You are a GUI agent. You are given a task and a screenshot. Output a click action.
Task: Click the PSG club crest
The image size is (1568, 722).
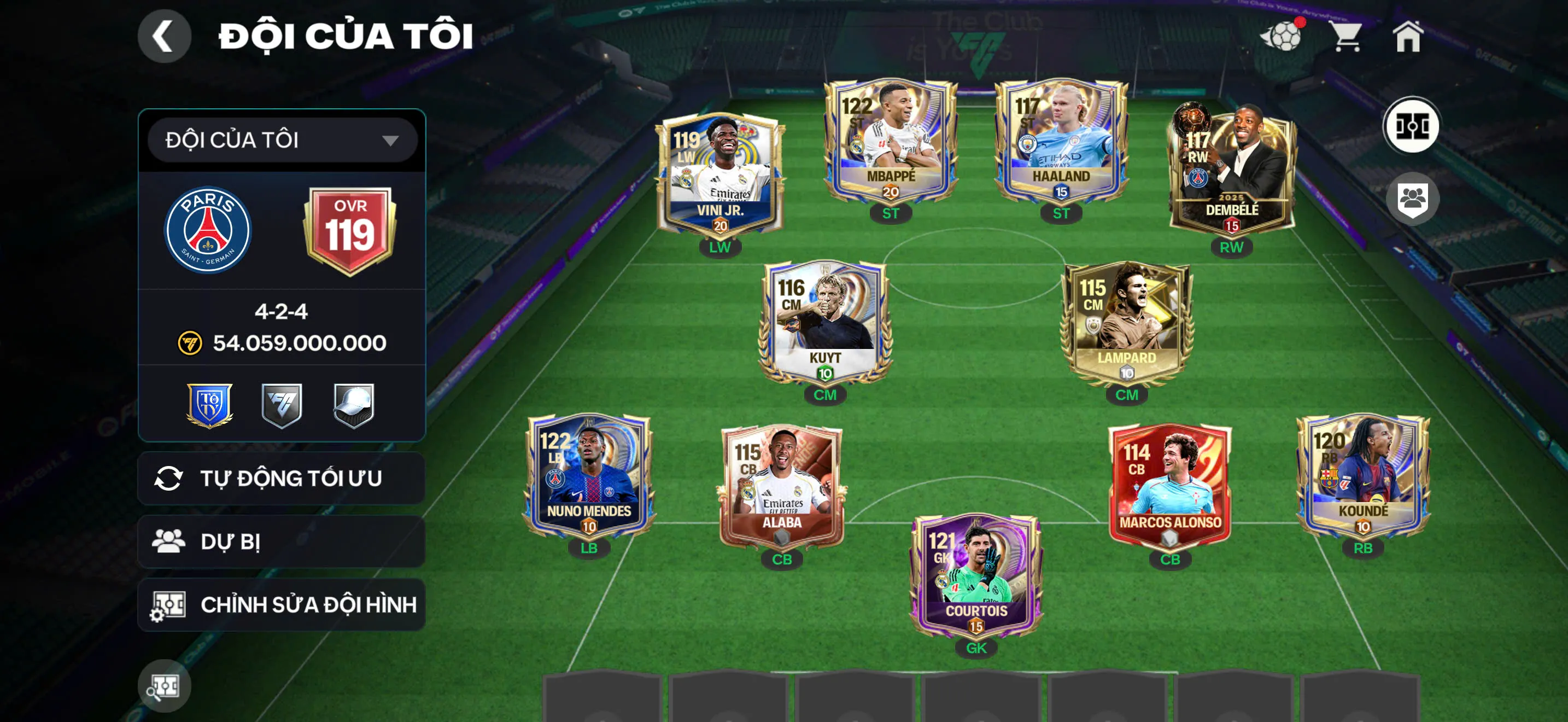click(208, 230)
